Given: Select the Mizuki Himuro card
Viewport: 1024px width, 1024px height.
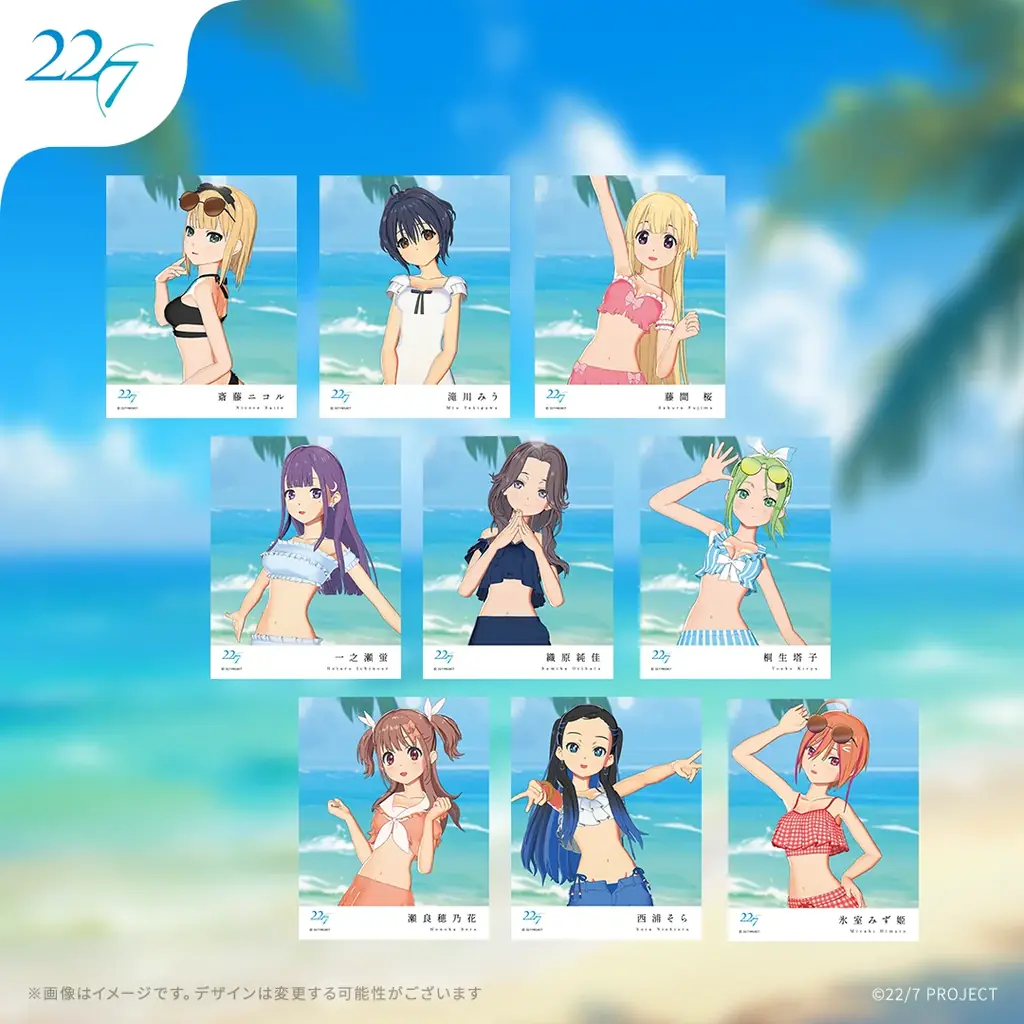Looking at the screenshot, I should click(x=823, y=818).
